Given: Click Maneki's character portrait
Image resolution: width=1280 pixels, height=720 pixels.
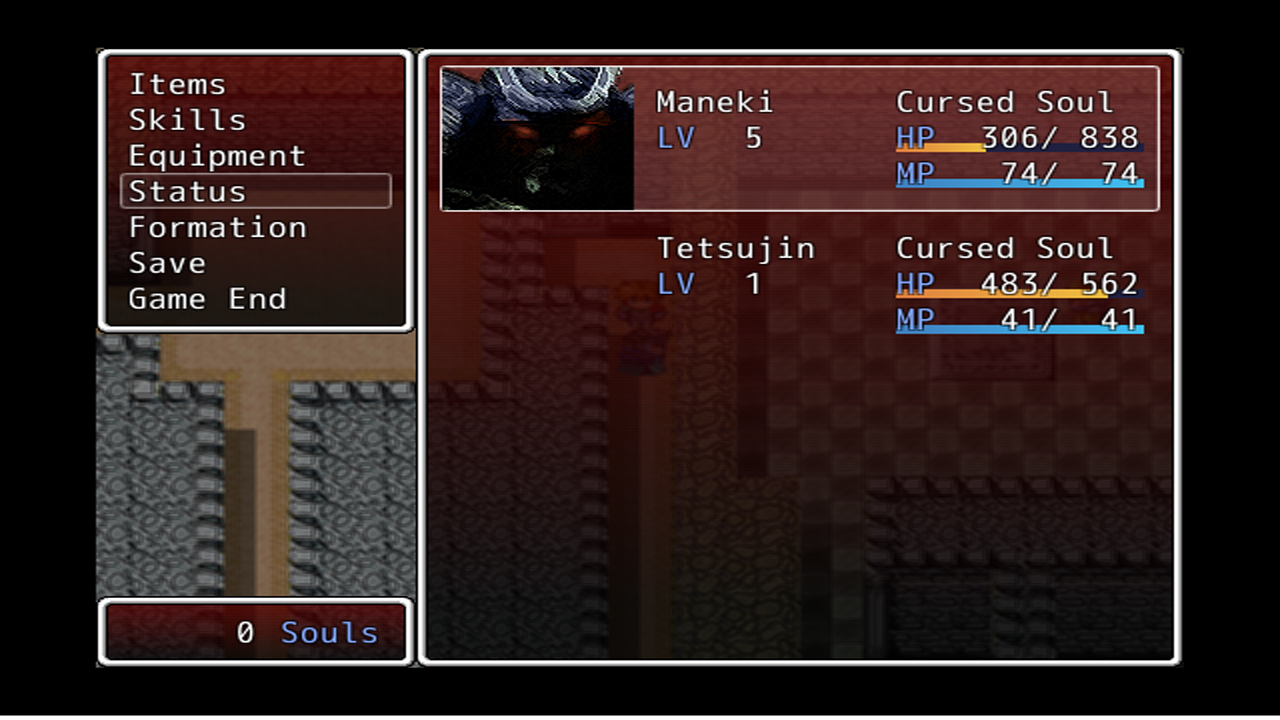Looking at the screenshot, I should (x=536, y=137).
